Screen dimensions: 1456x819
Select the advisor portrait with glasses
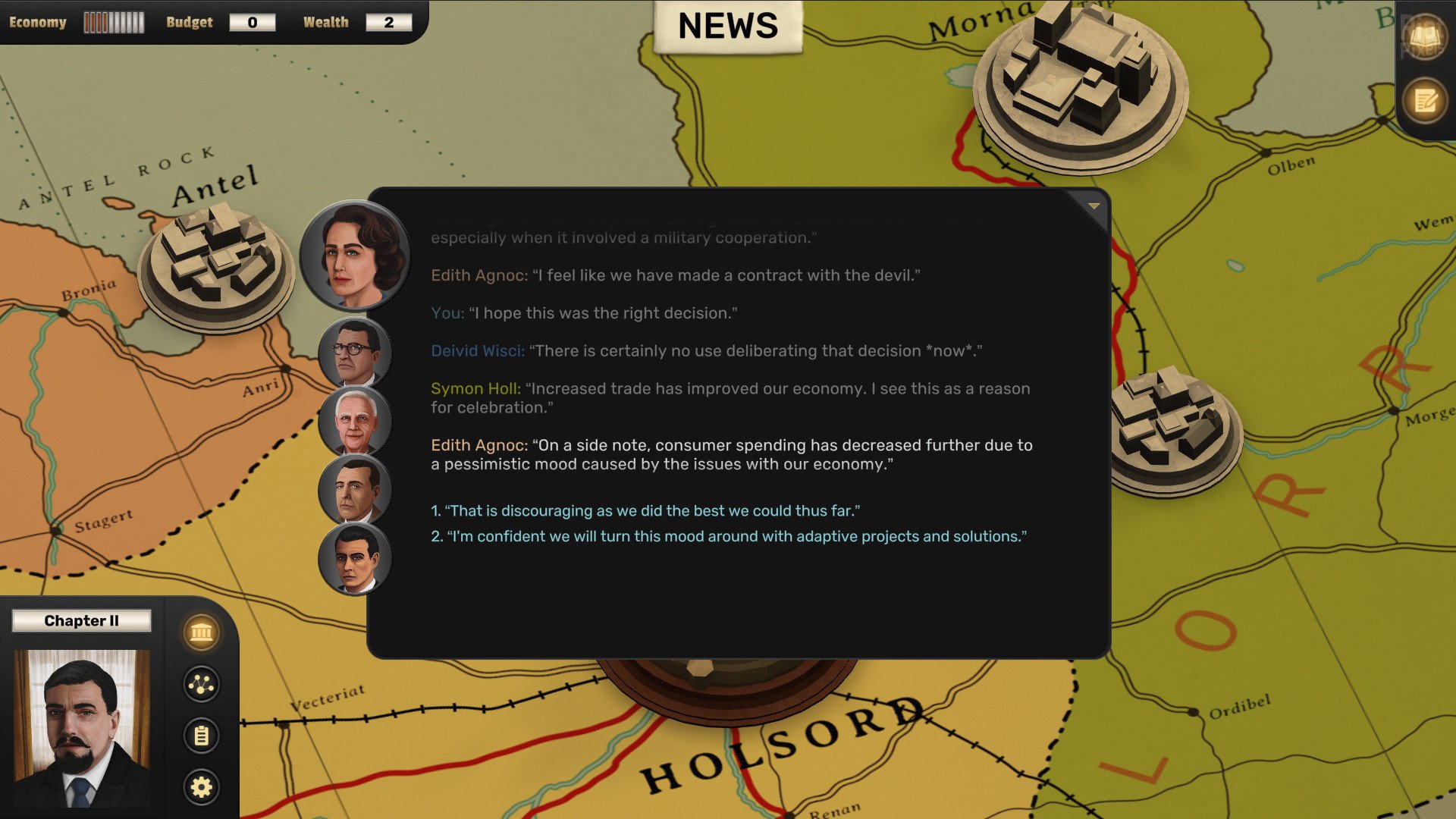click(x=355, y=353)
